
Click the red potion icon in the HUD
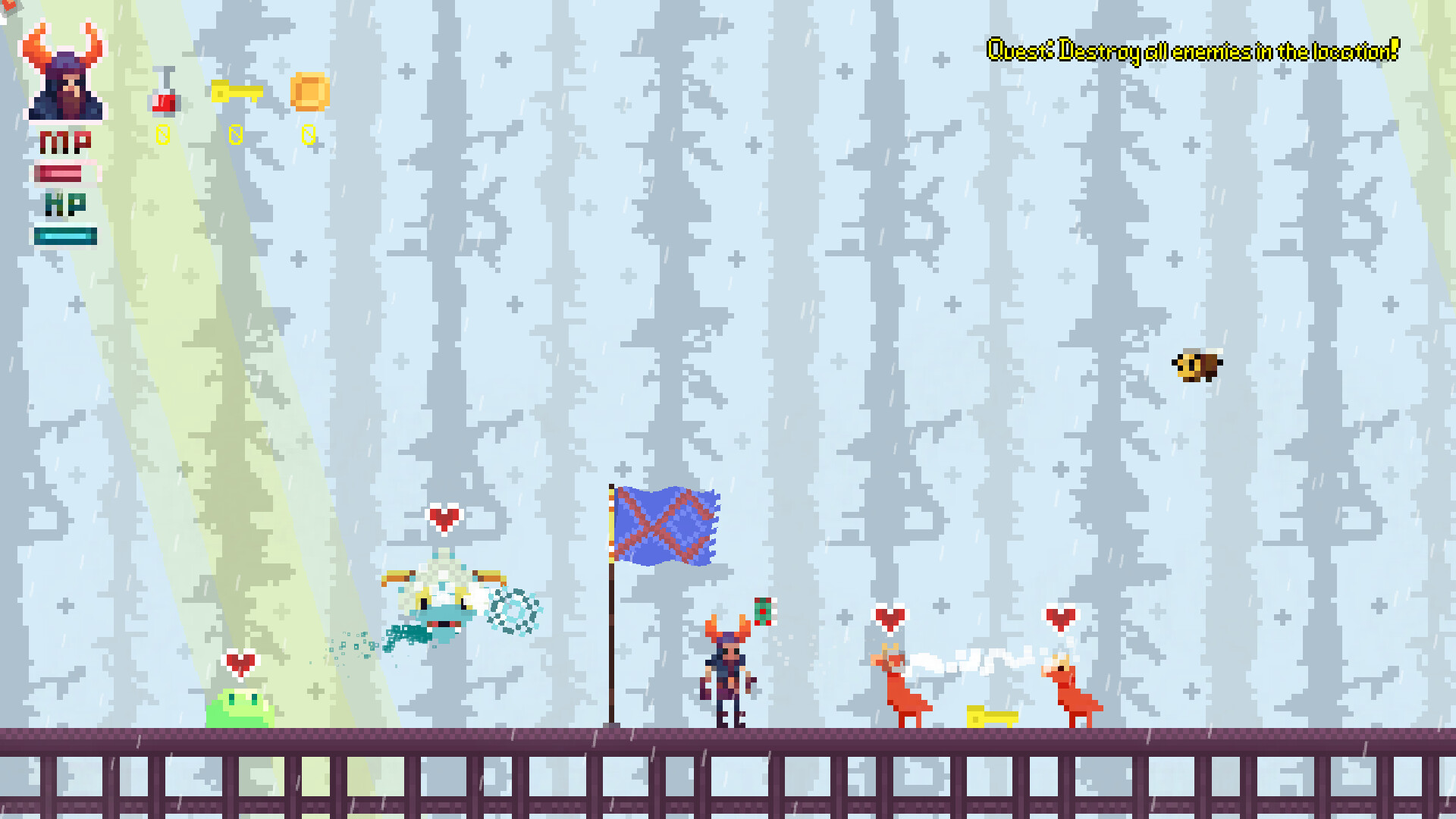[x=164, y=97]
